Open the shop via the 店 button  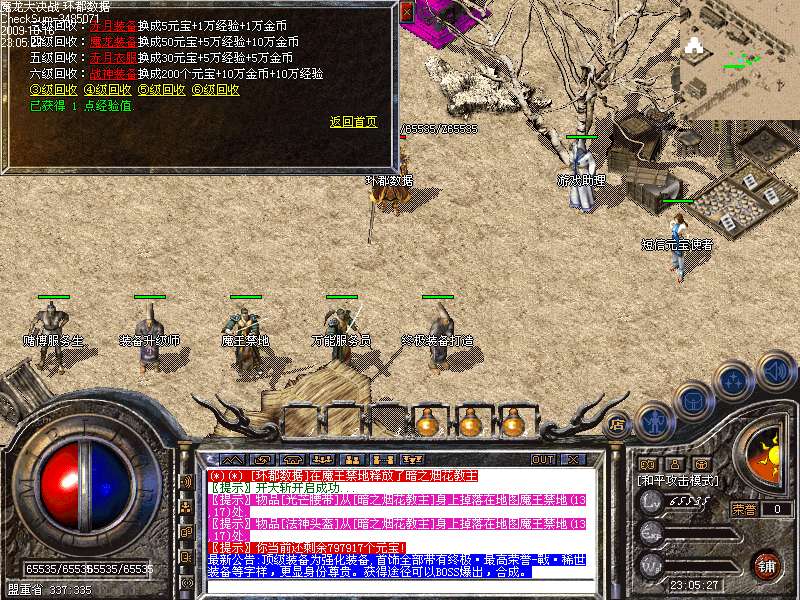tap(616, 424)
